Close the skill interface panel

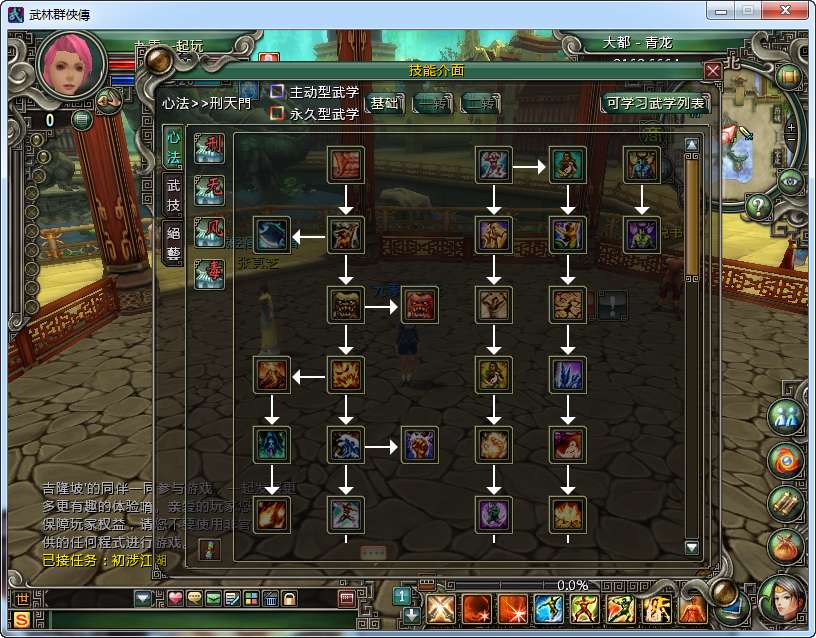(x=712, y=71)
